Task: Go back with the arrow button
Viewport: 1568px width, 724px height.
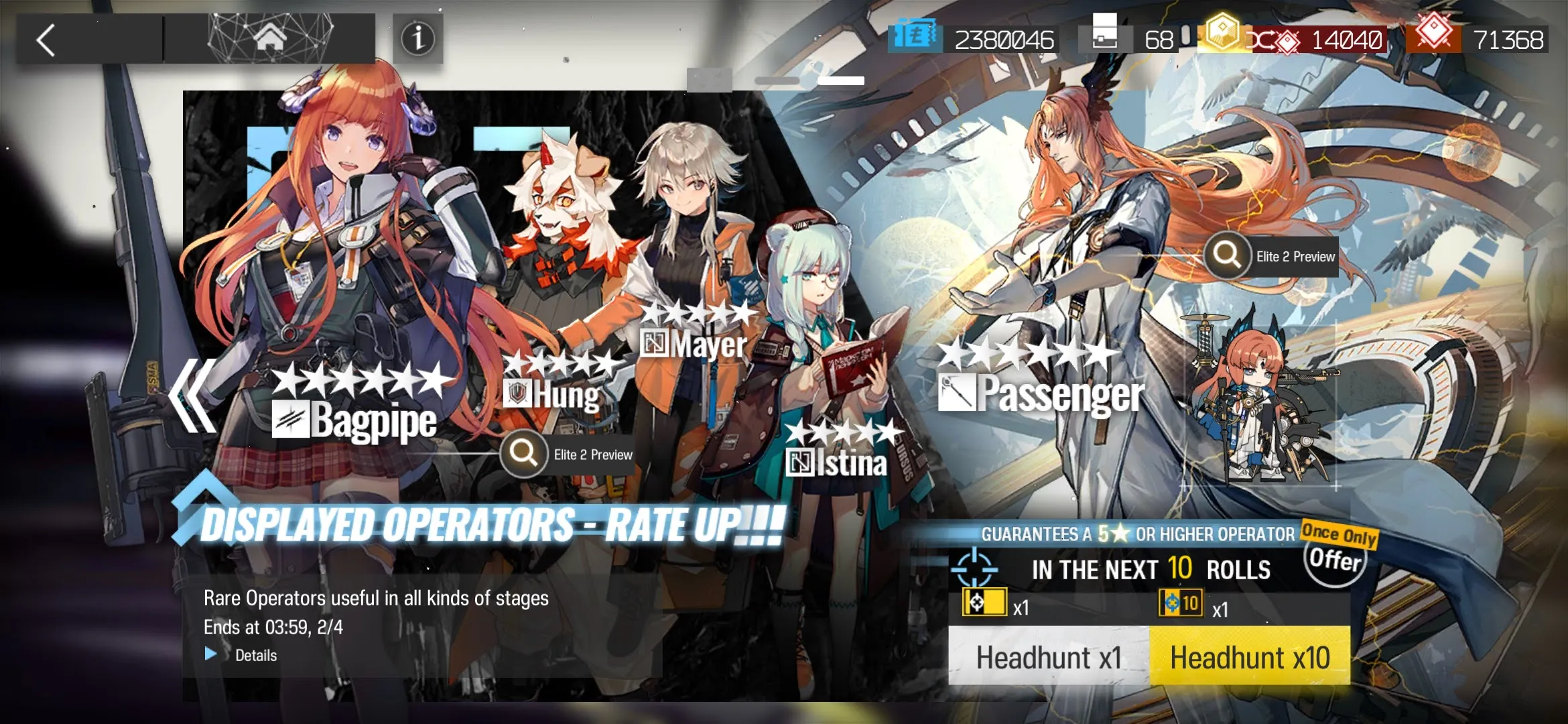Action: [46, 40]
